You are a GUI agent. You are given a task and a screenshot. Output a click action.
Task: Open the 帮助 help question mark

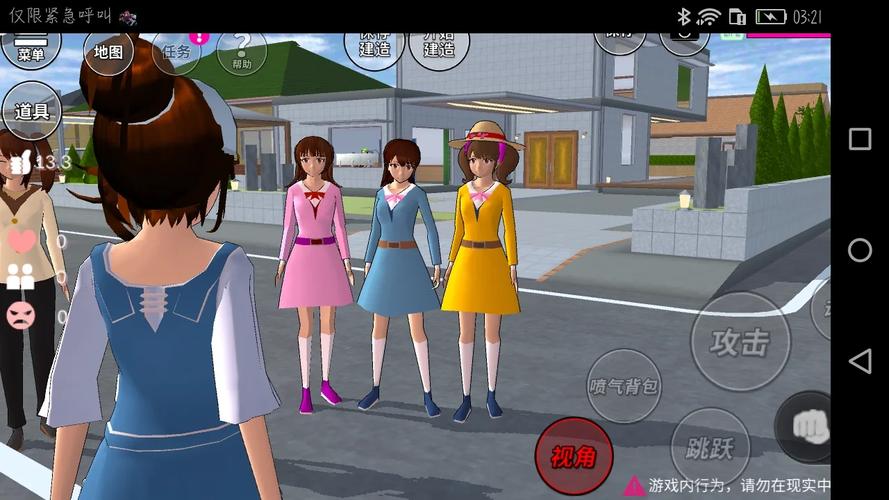click(x=241, y=51)
